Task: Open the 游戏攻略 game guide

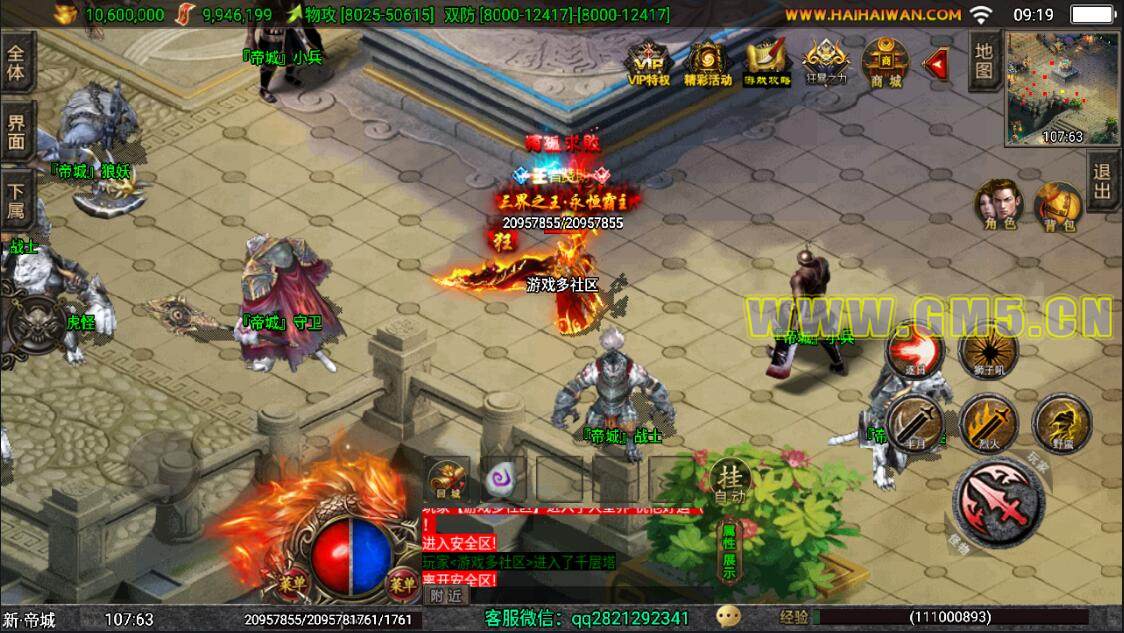Action: (x=767, y=63)
